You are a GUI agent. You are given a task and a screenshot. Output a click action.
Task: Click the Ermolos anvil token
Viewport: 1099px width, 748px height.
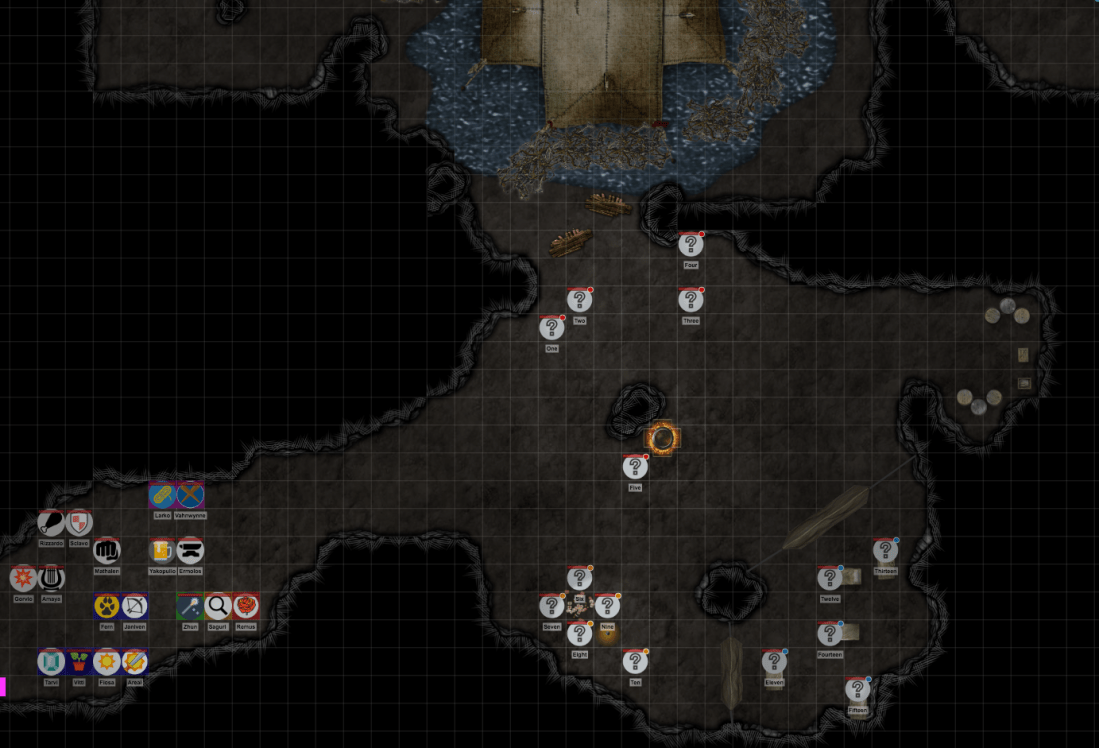[x=190, y=550]
